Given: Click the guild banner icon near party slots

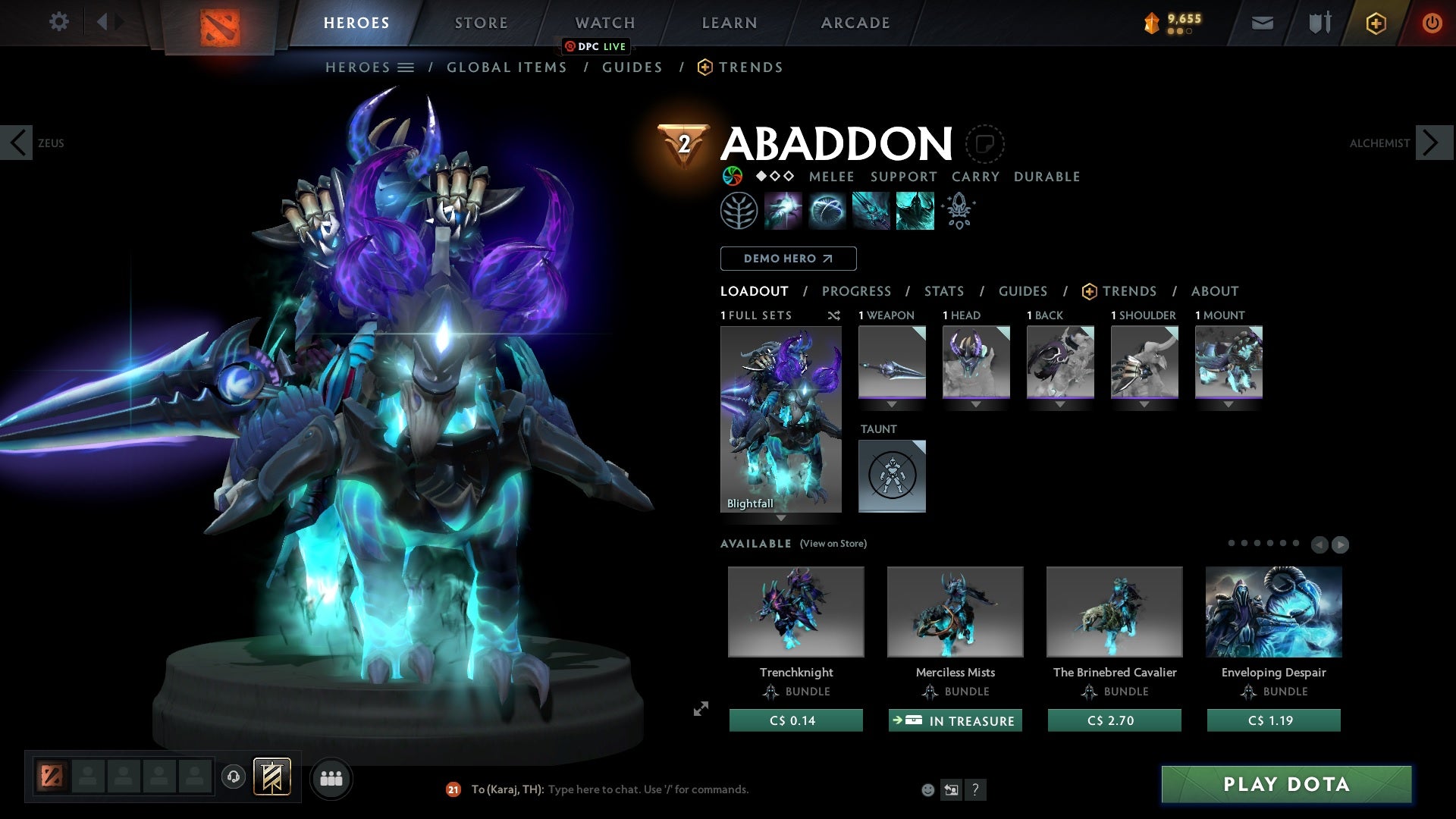Looking at the screenshot, I should (273, 778).
